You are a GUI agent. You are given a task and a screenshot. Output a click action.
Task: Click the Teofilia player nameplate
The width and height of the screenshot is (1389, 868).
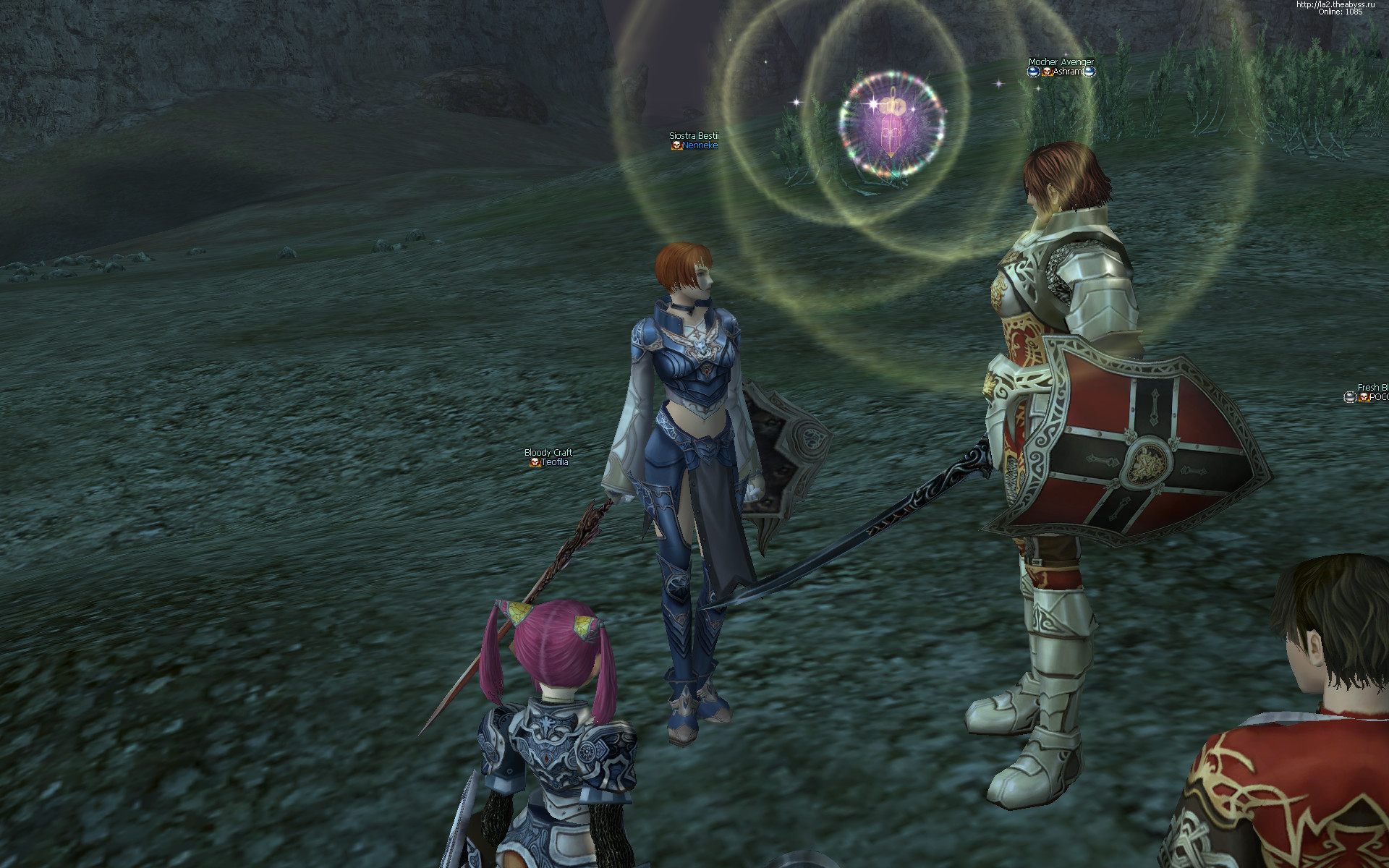pos(553,462)
